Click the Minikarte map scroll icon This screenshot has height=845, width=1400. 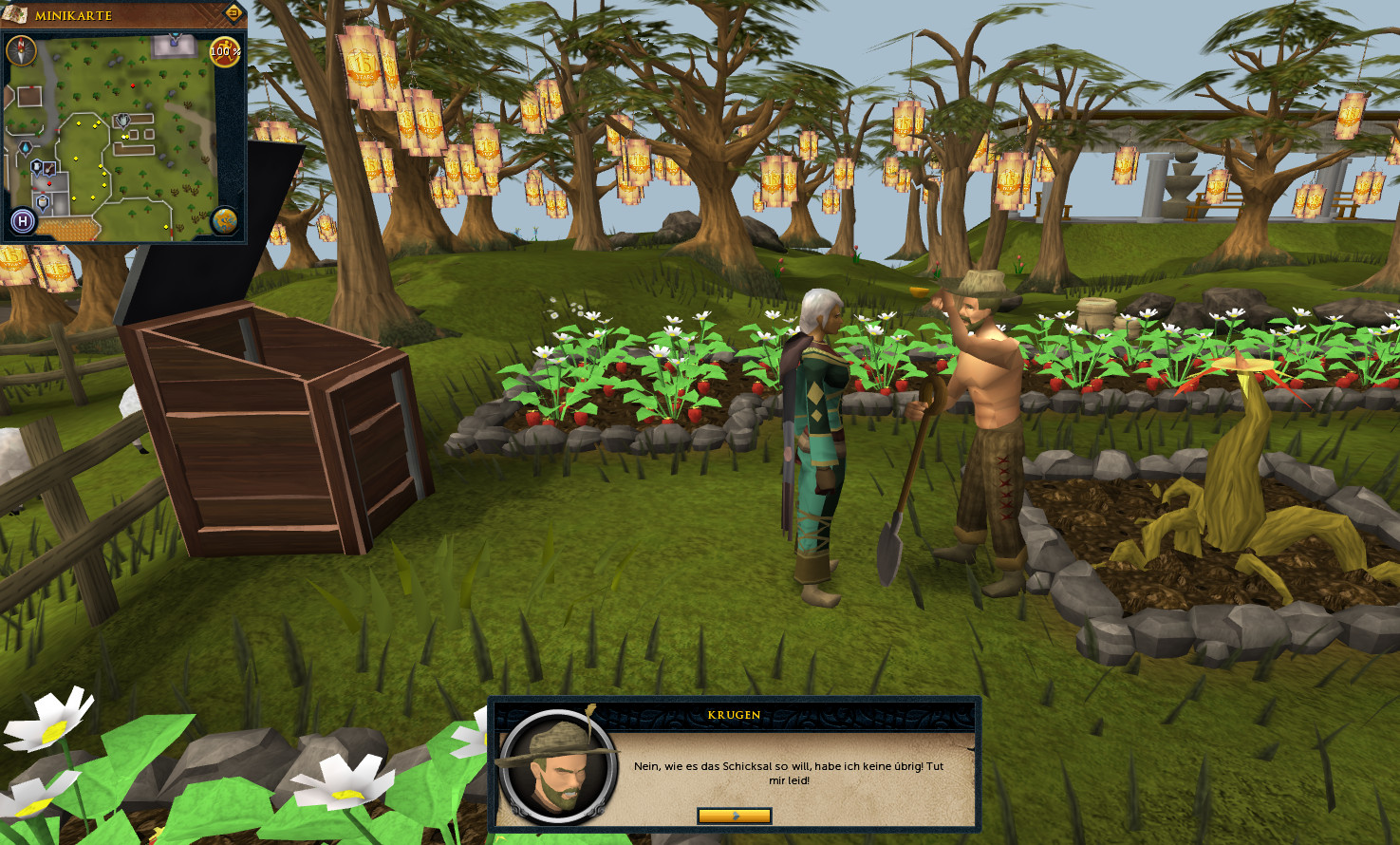[x=15, y=13]
